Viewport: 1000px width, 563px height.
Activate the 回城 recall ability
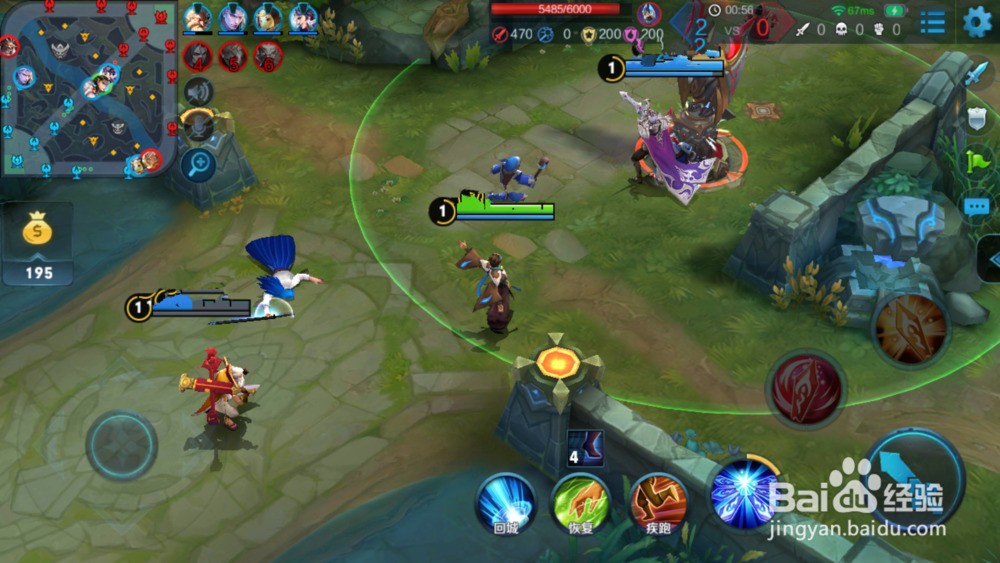(505, 501)
